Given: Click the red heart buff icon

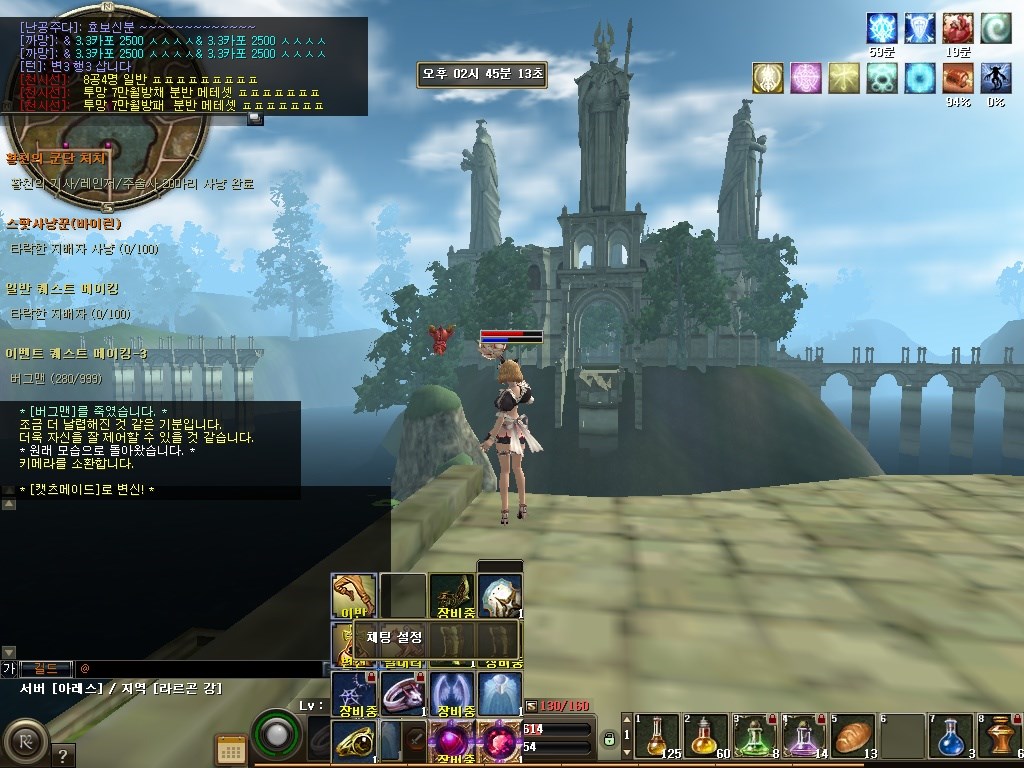Looking at the screenshot, I should click(958, 28).
